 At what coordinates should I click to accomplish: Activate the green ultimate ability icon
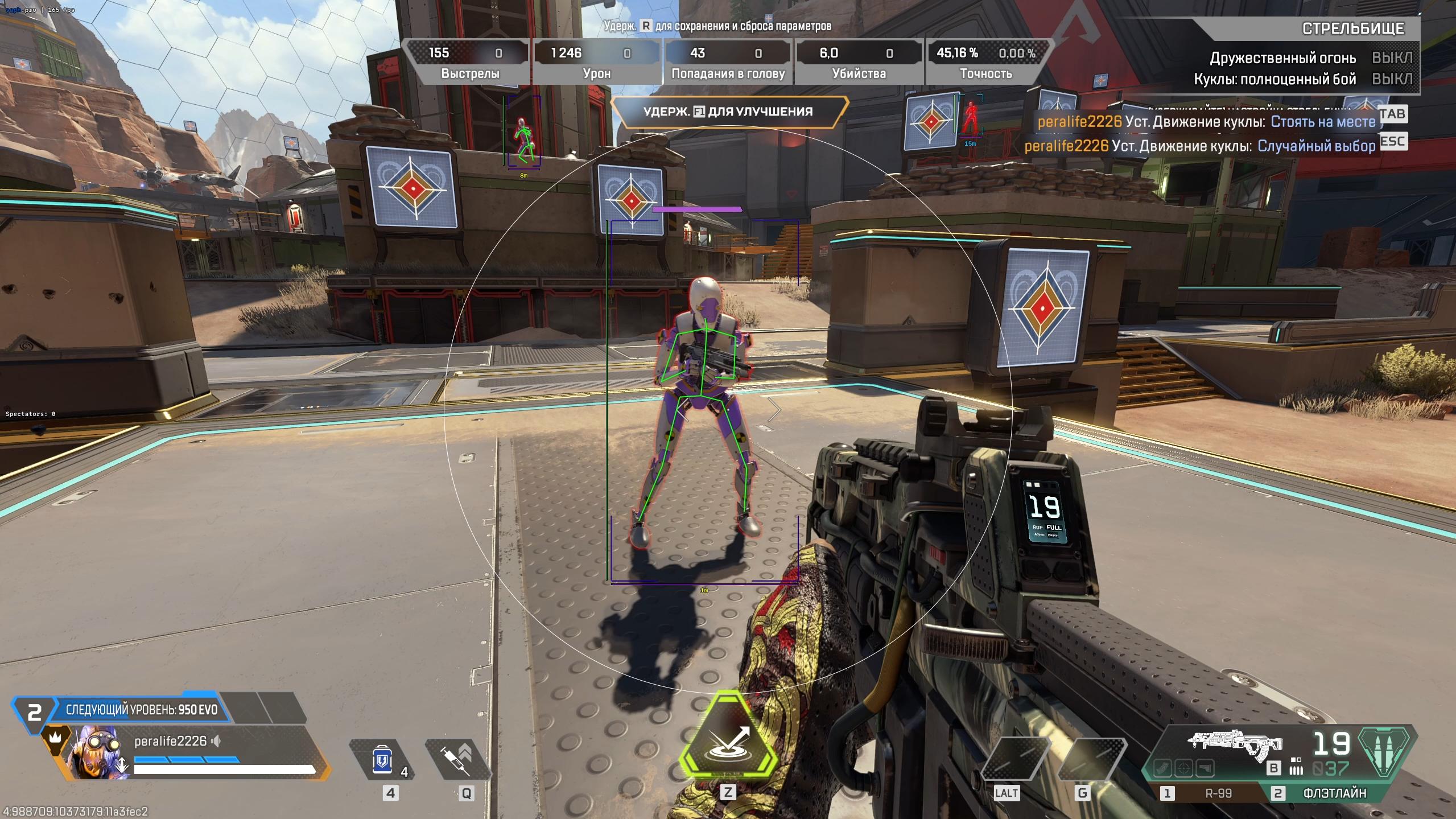coord(729,740)
